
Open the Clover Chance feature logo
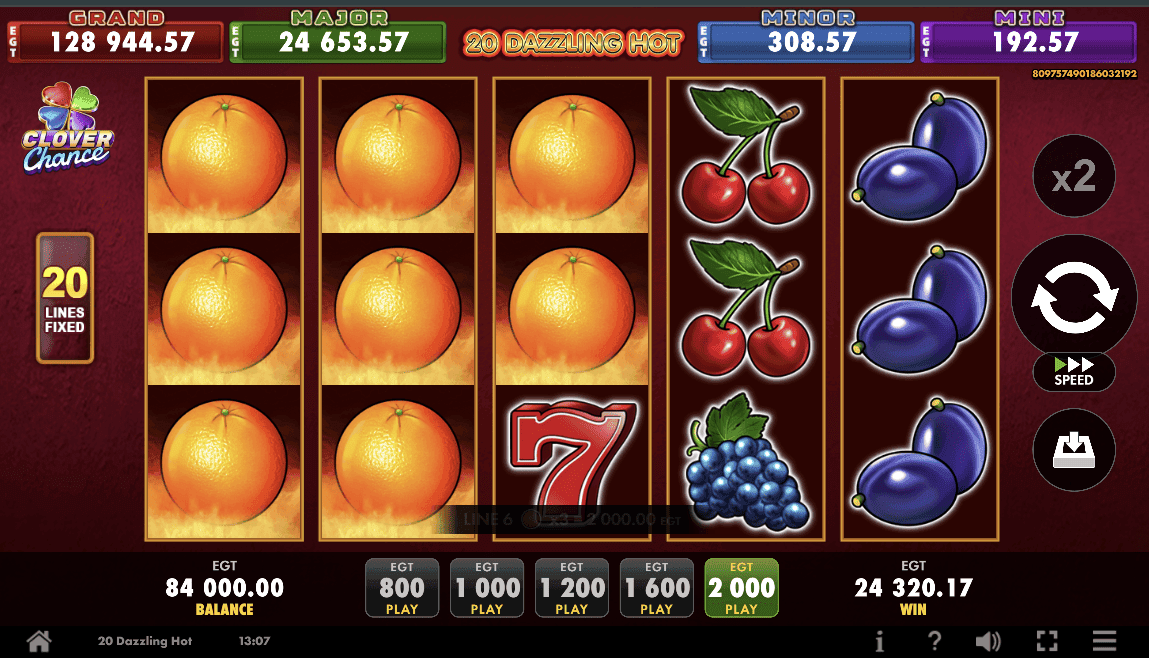68,128
